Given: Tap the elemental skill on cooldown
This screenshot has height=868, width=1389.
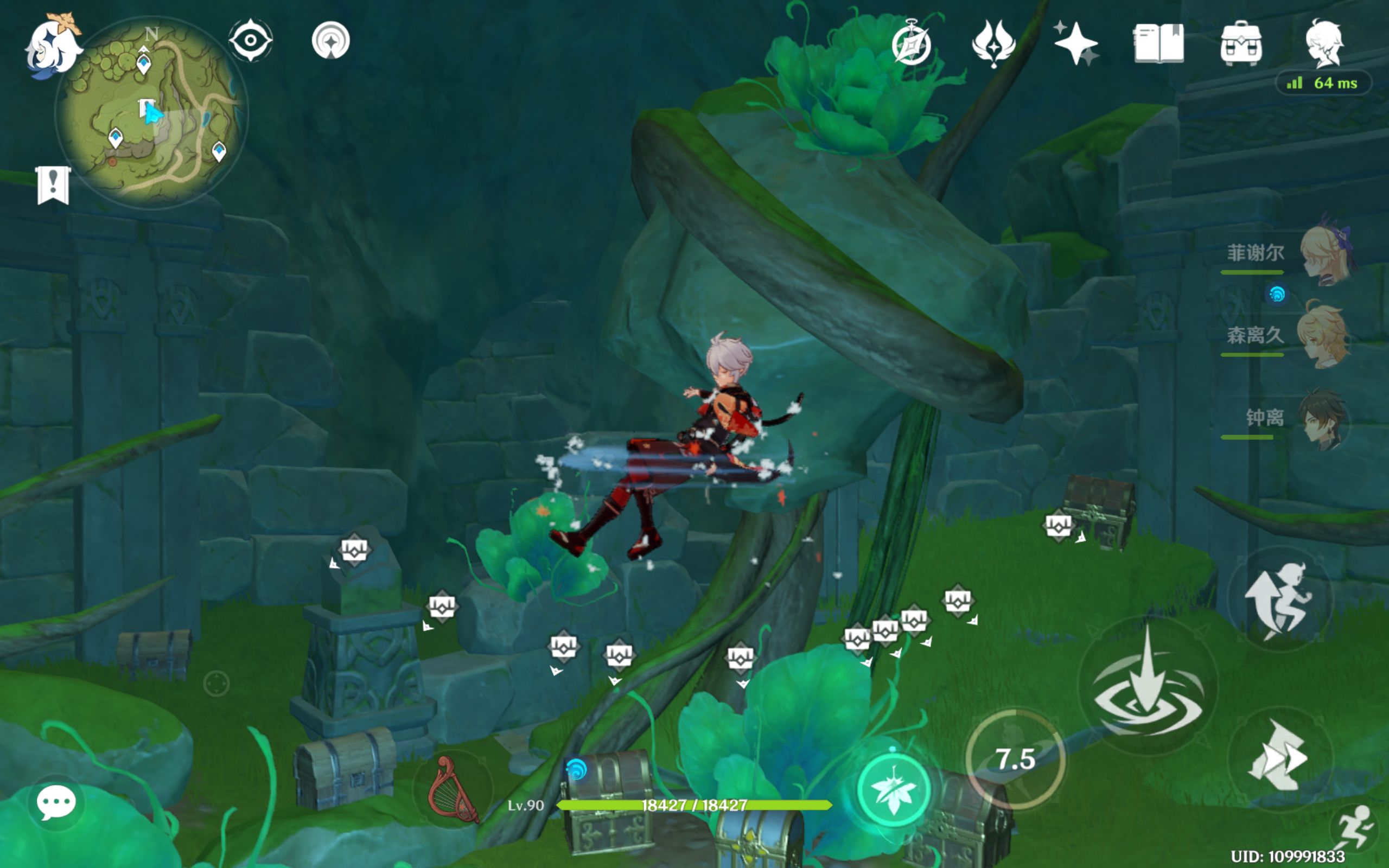Looking at the screenshot, I should (x=1015, y=759).
